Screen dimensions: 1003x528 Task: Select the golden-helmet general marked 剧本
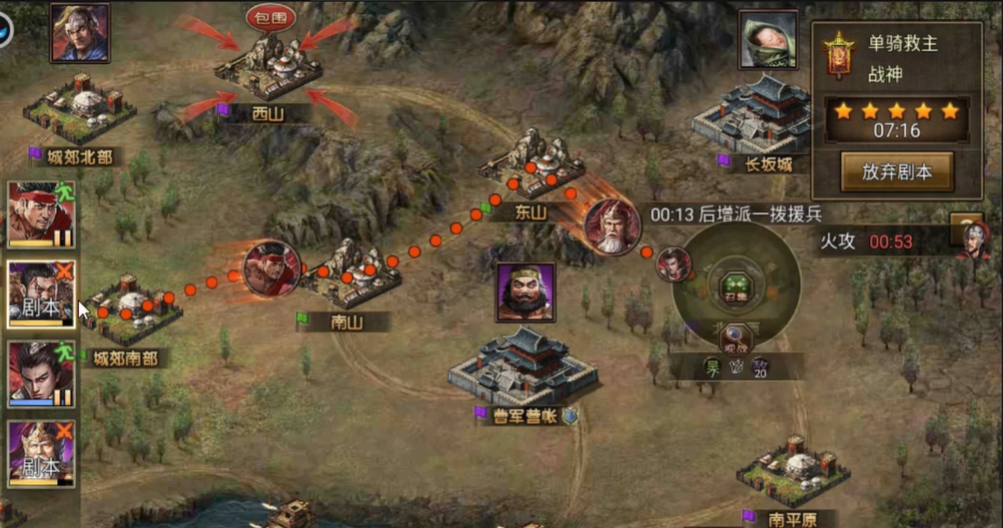coord(40,453)
